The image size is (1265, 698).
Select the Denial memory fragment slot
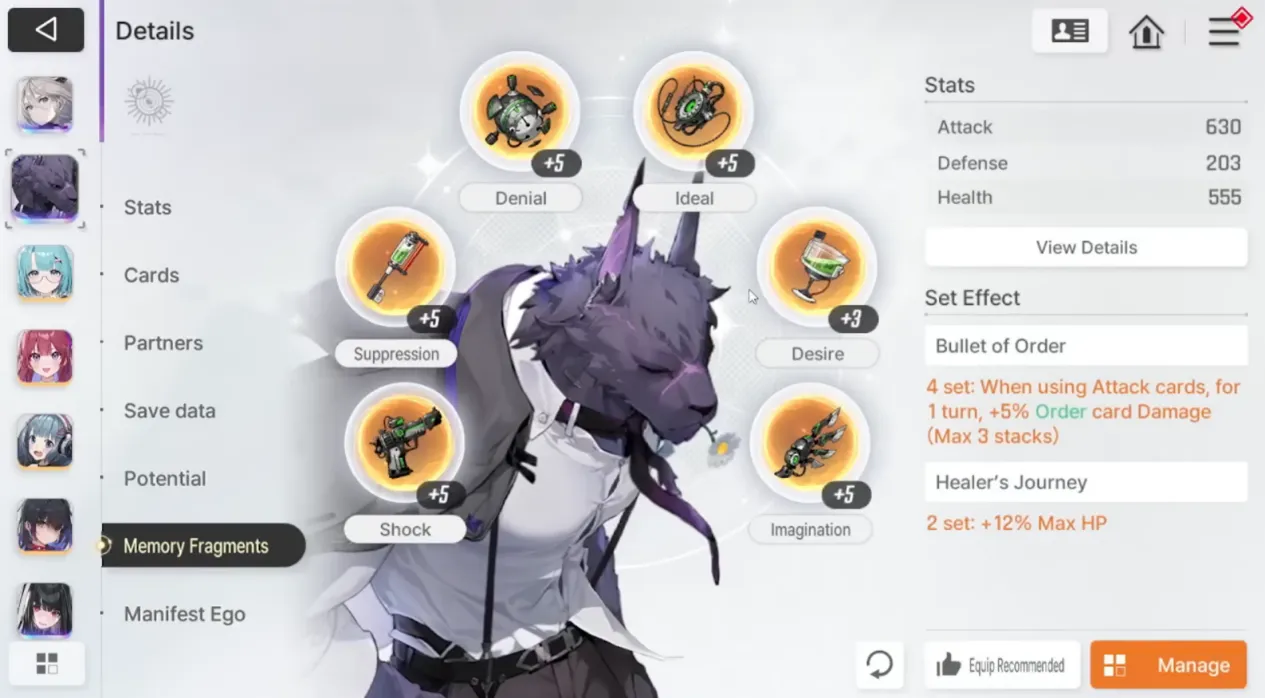tap(519, 112)
